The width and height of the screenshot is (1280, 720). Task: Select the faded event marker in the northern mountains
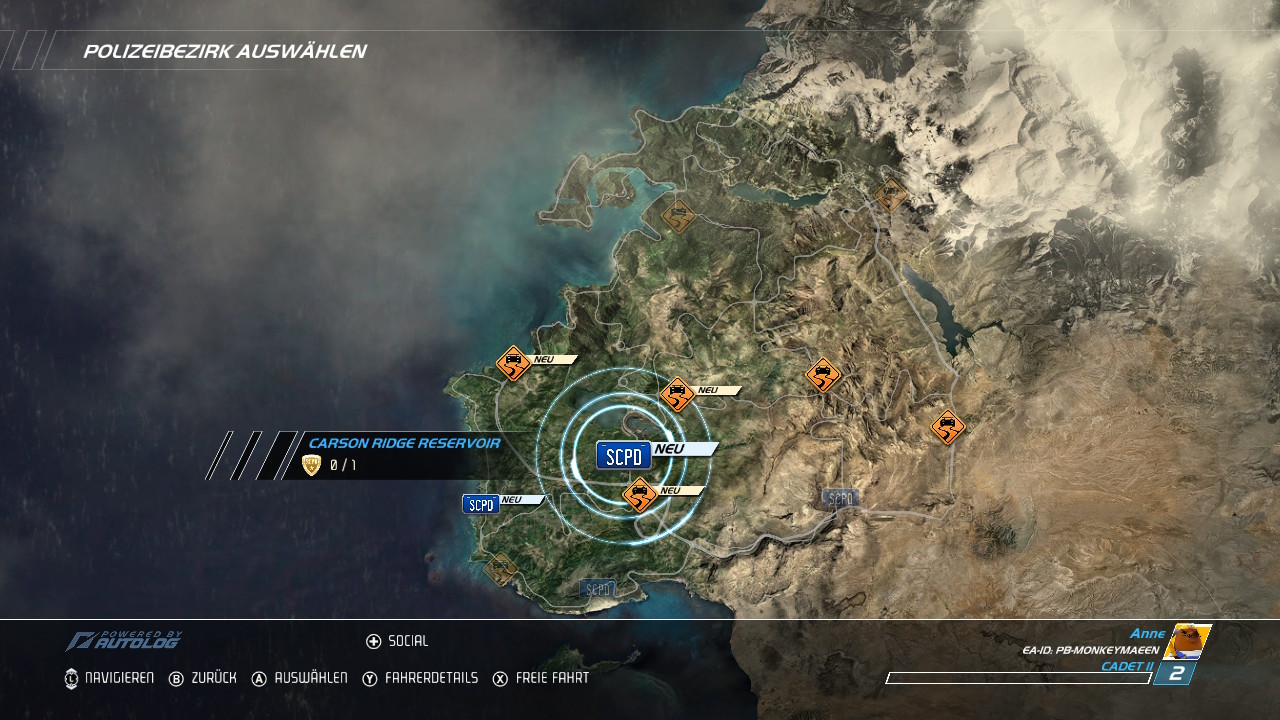(890, 195)
